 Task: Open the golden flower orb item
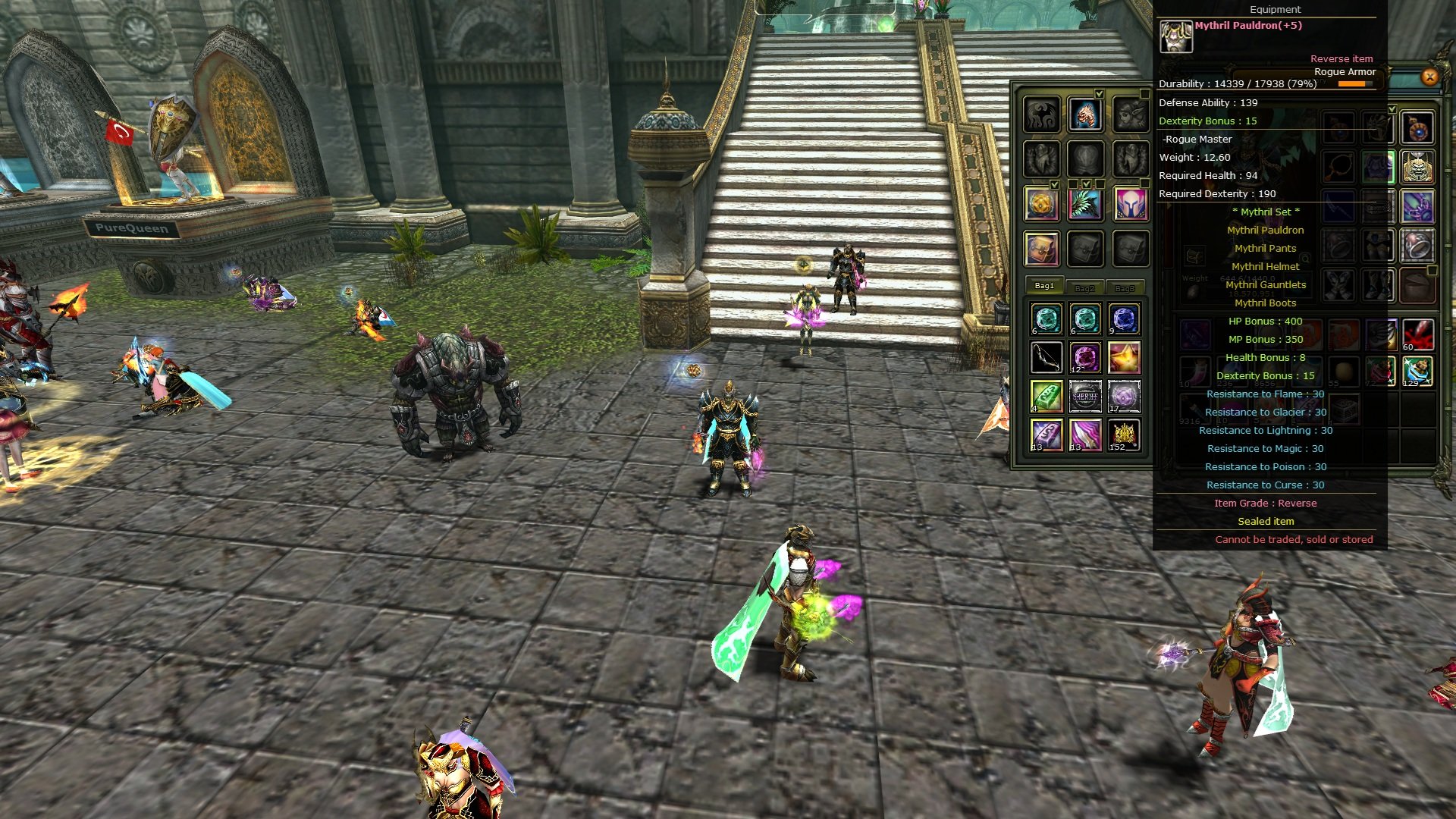click(1041, 206)
